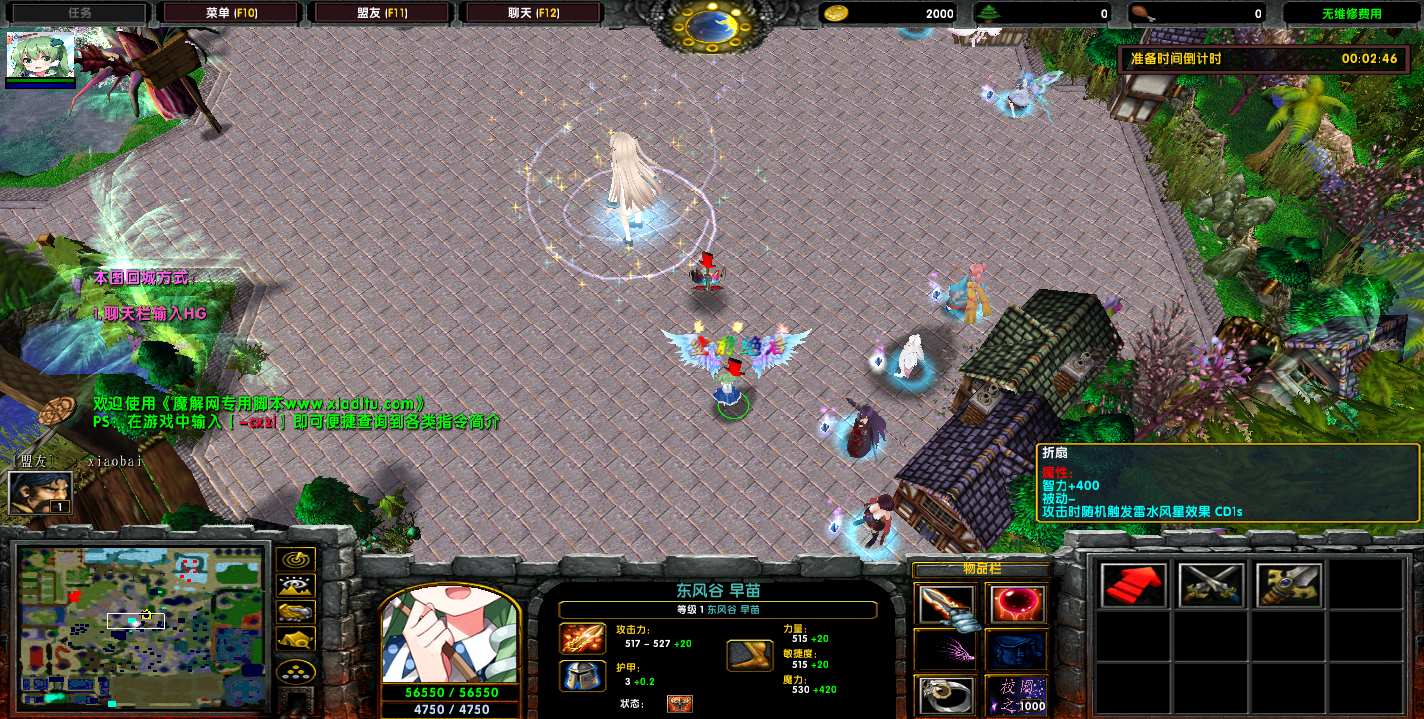The width and height of the screenshot is (1424, 719).
Task: Click the minimap signal ping button
Action: (297, 560)
